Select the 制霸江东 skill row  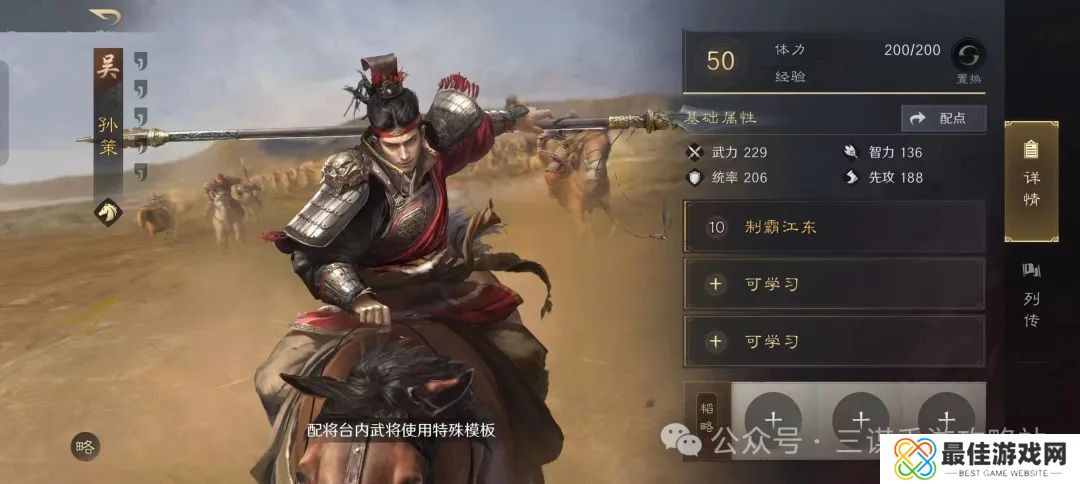point(834,227)
